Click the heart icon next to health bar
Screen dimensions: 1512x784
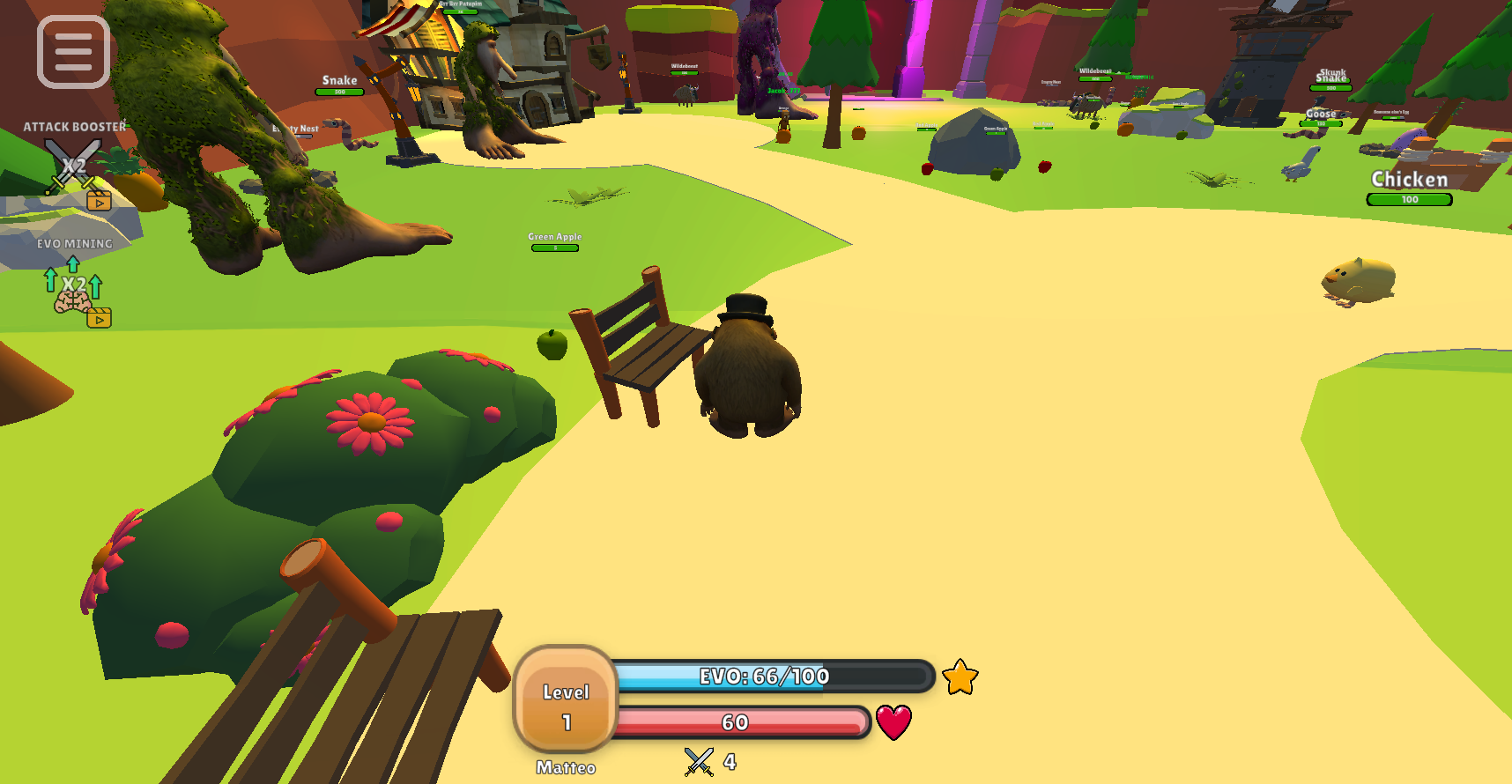892,722
